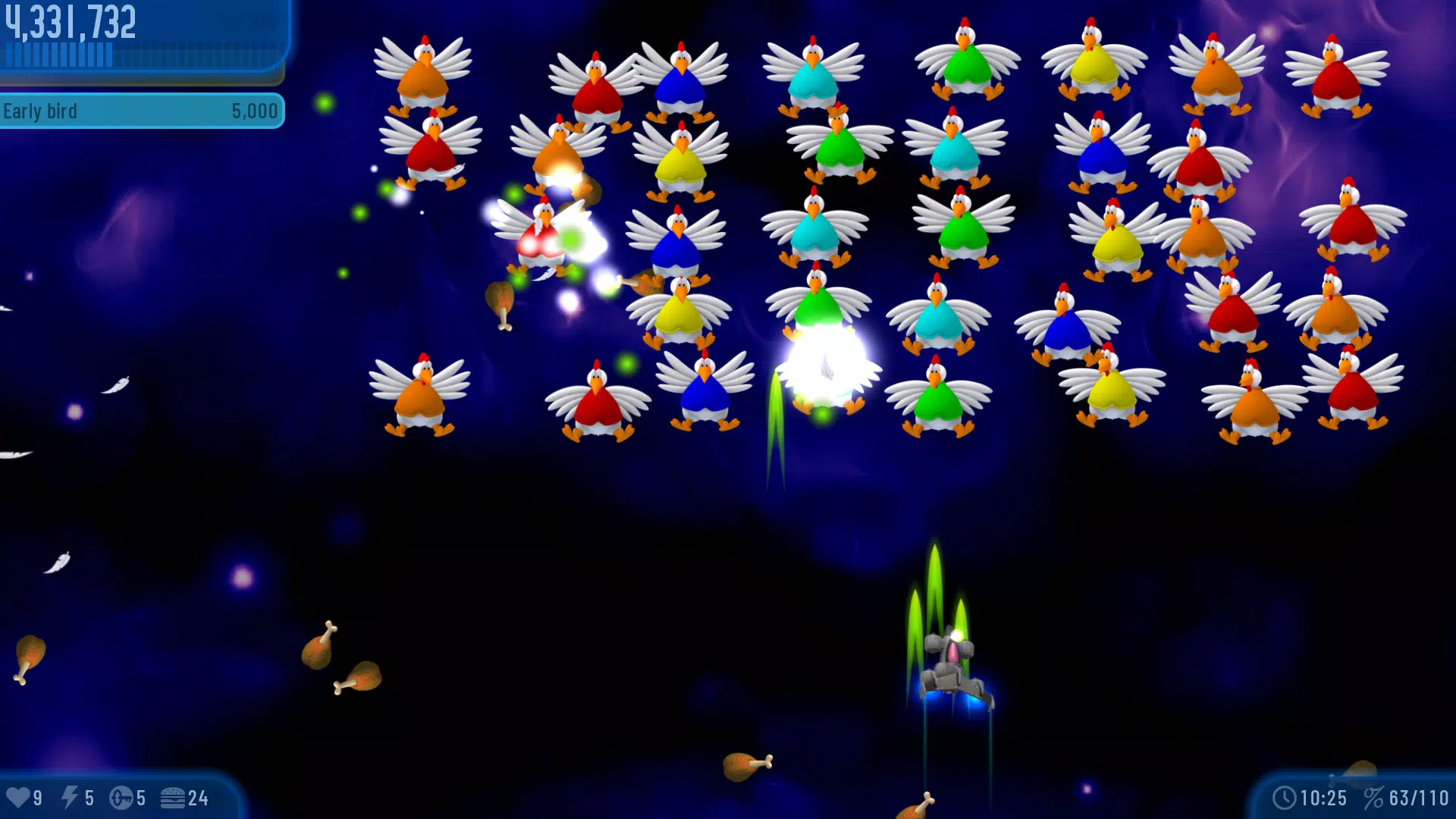Click the green laser beam projectile
The height and width of the screenshot is (819, 1456).
(775, 425)
